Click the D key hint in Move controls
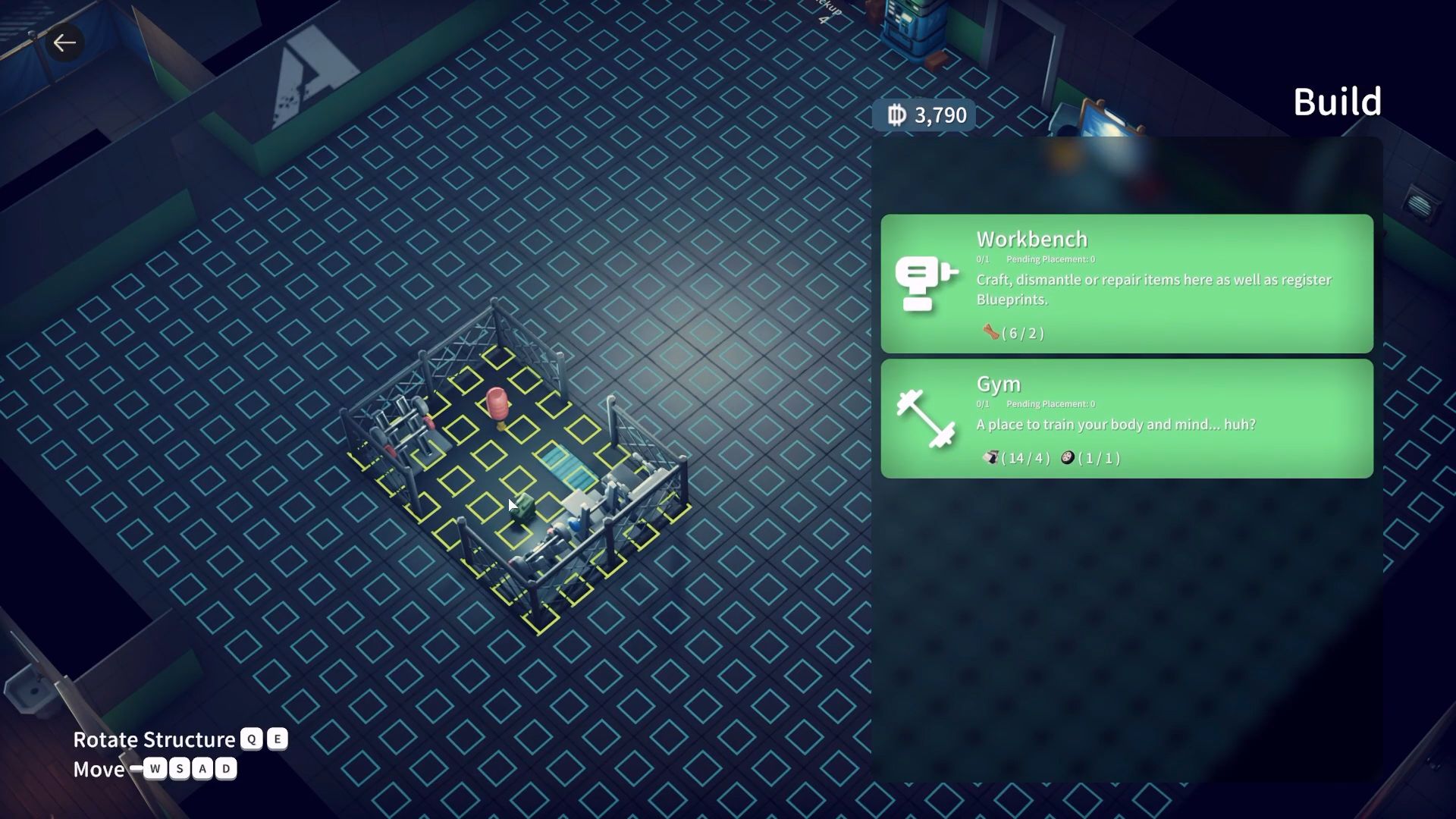The width and height of the screenshot is (1456, 819). coord(227,768)
